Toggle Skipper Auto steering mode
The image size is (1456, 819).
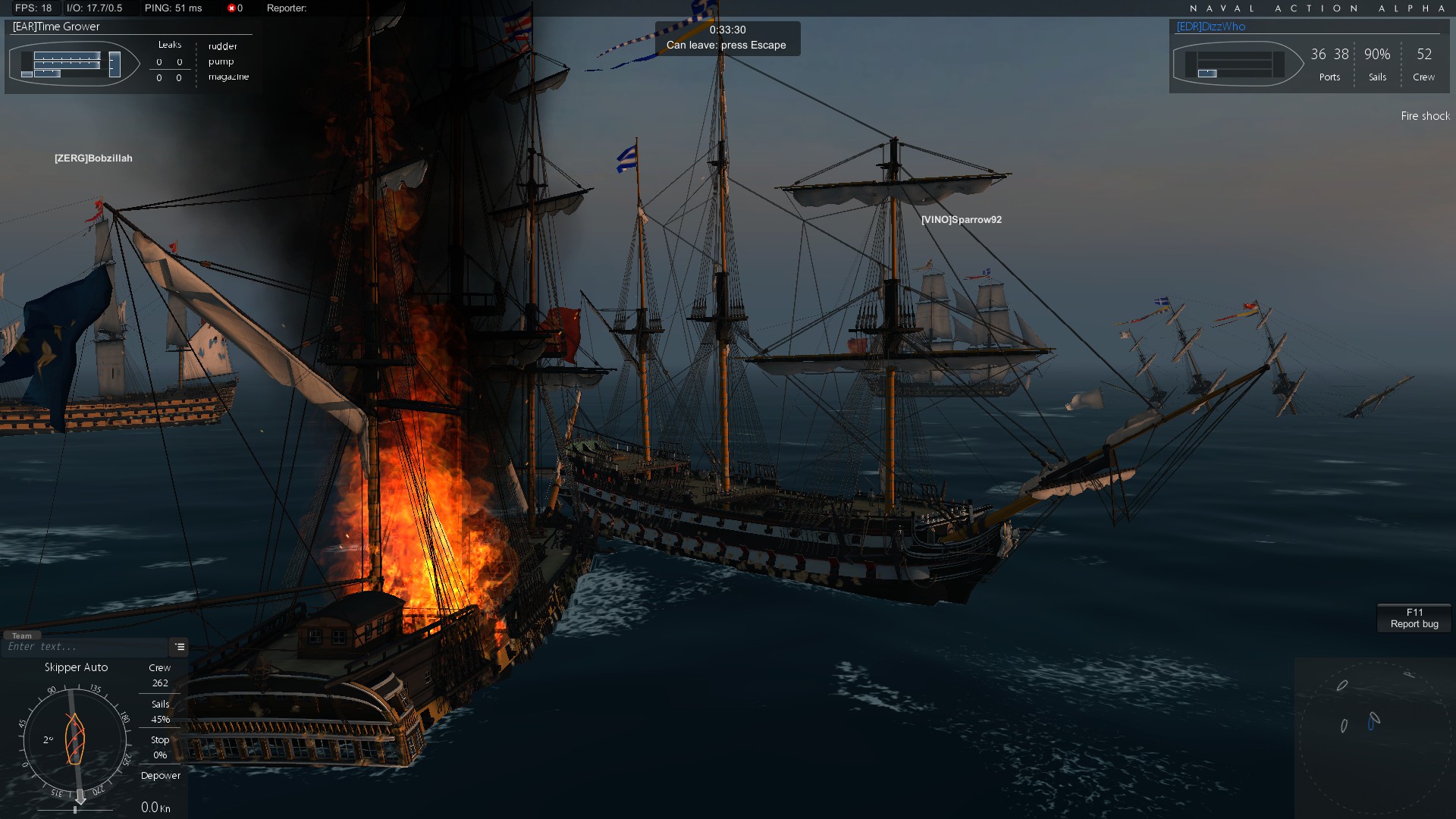(x=77, y=667)
